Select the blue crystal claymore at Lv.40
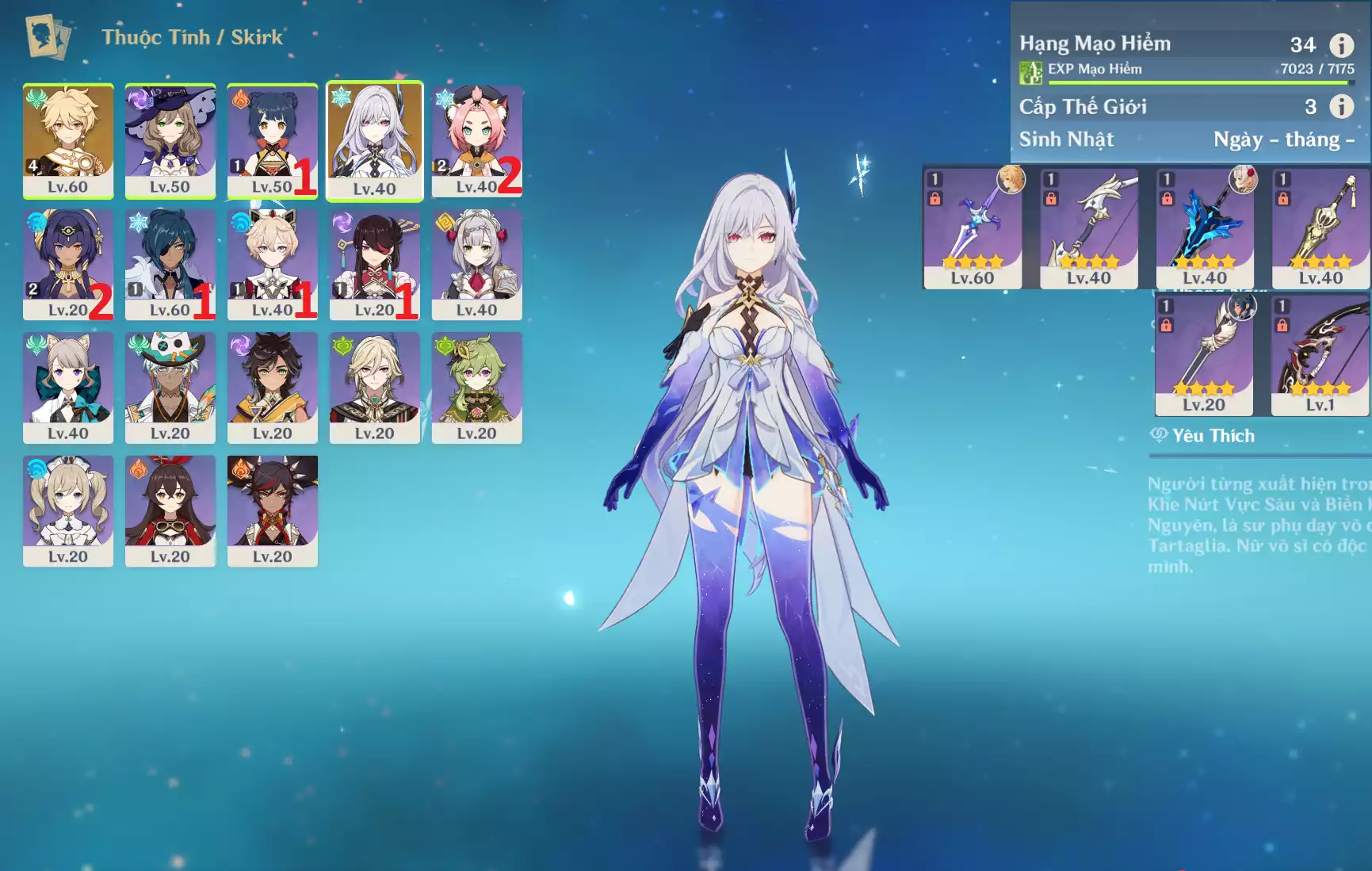The width and height of the screenshot is (1372, 871). pos(1205,228)
